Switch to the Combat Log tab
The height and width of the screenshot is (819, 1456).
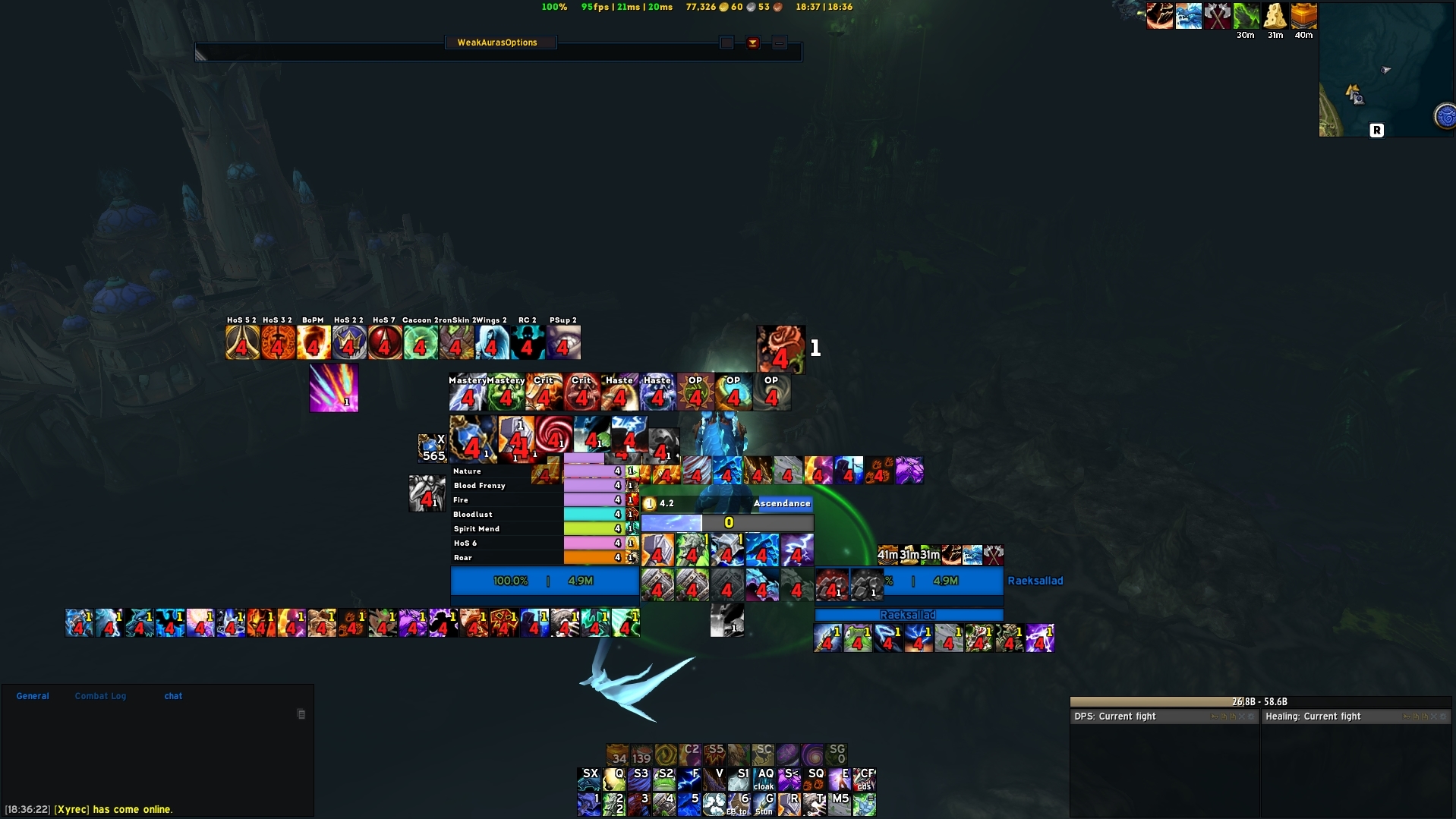point(100,696)
